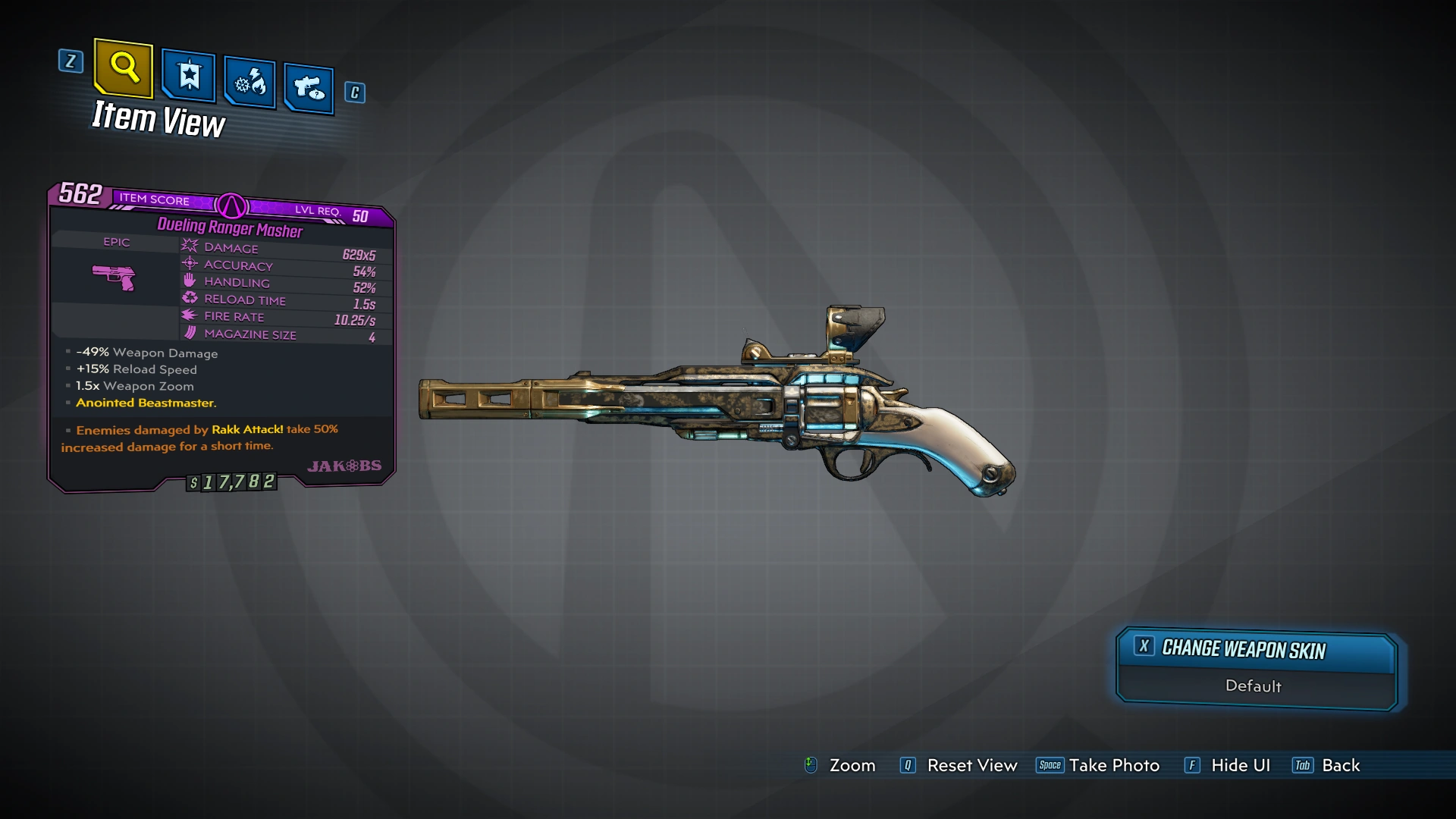Choose the Reset View option
The image size is (1456, 819).
coord(959,765)
